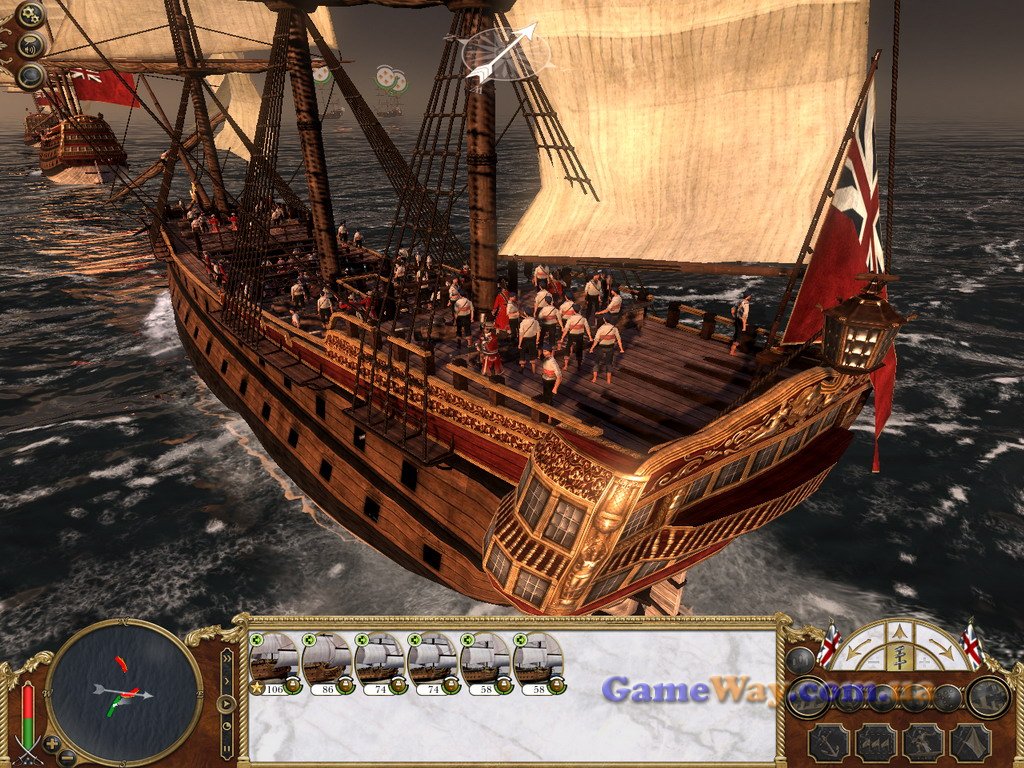Fire the starboard broadside large round button
The height and width of the screenshot is (768, 1024).
988,696
